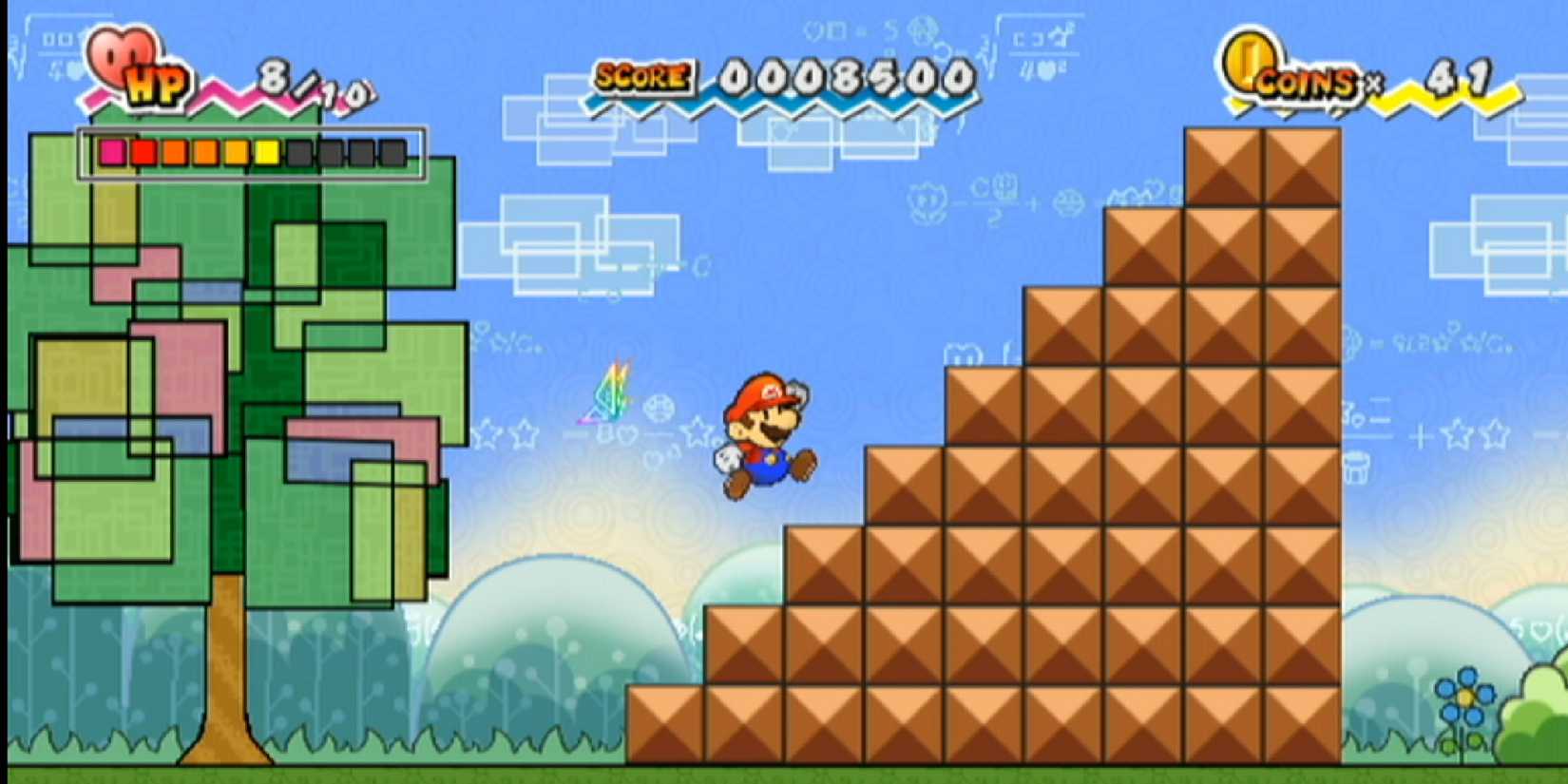The width and height of the screenshot is (1568, 784).
Task: Toggle the yellow segment of the HP gauge
Action: tap(267, 152)
